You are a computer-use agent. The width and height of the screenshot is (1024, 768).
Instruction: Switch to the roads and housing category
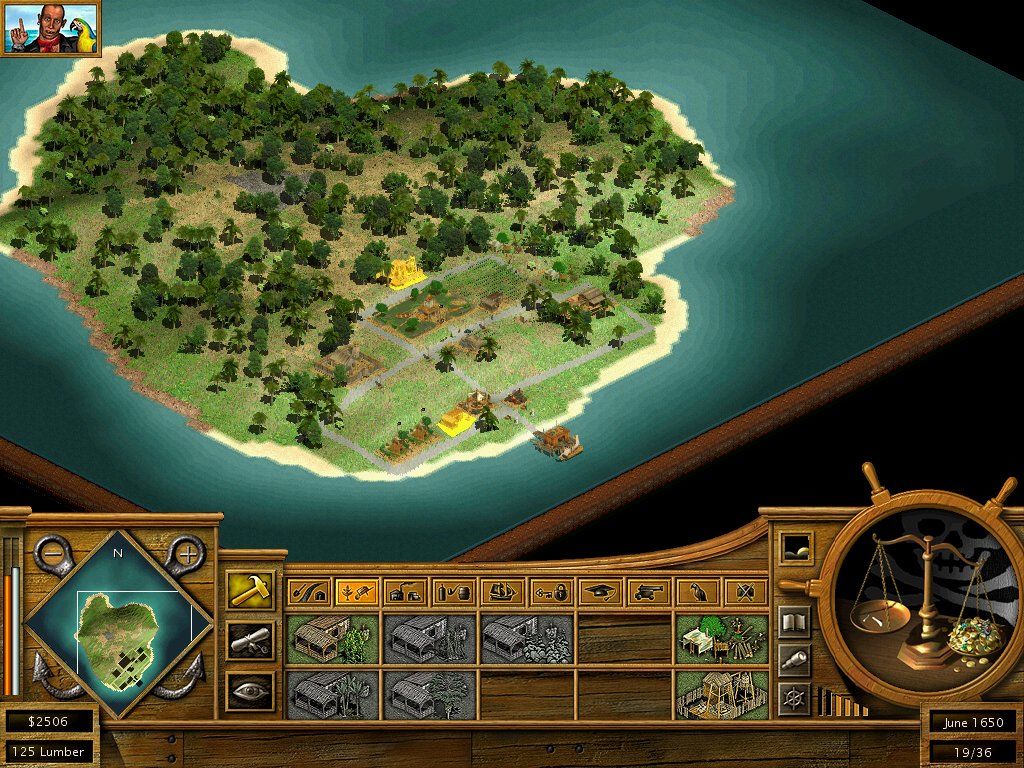(307, 593)
